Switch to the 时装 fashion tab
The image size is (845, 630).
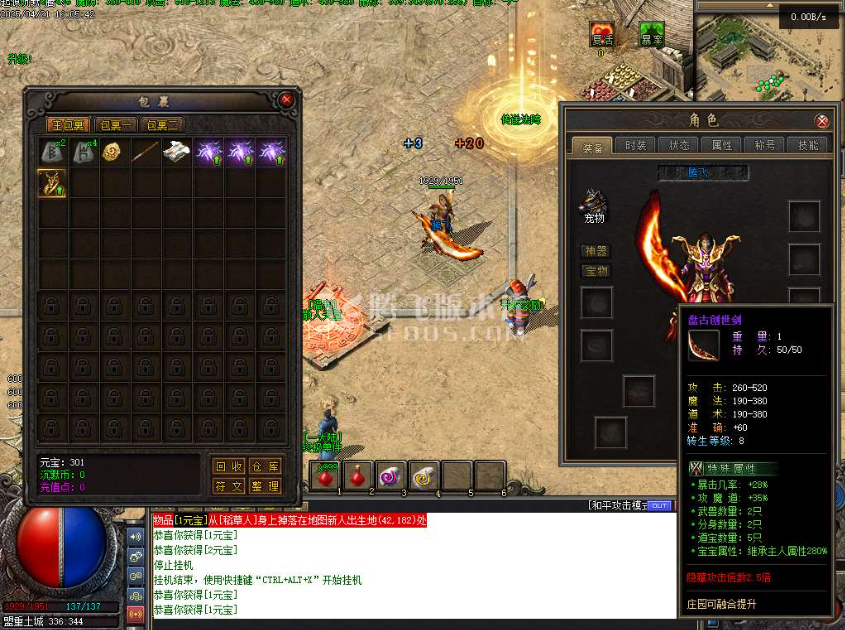(636, 145)
